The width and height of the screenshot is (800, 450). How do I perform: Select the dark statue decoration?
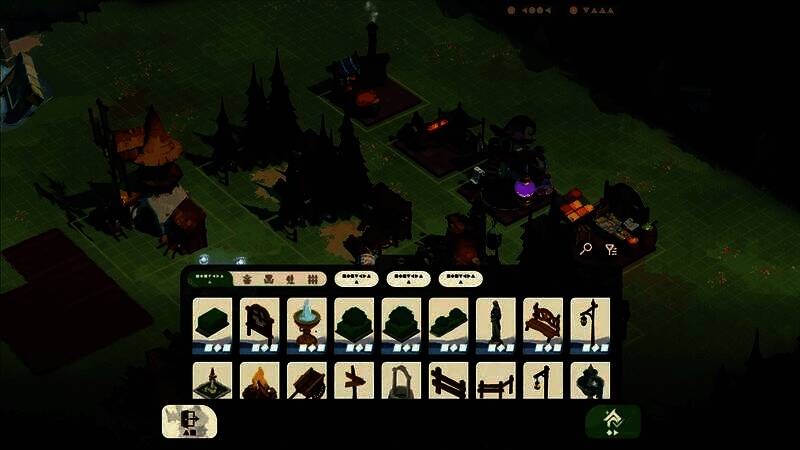click(x=496, y=322)
